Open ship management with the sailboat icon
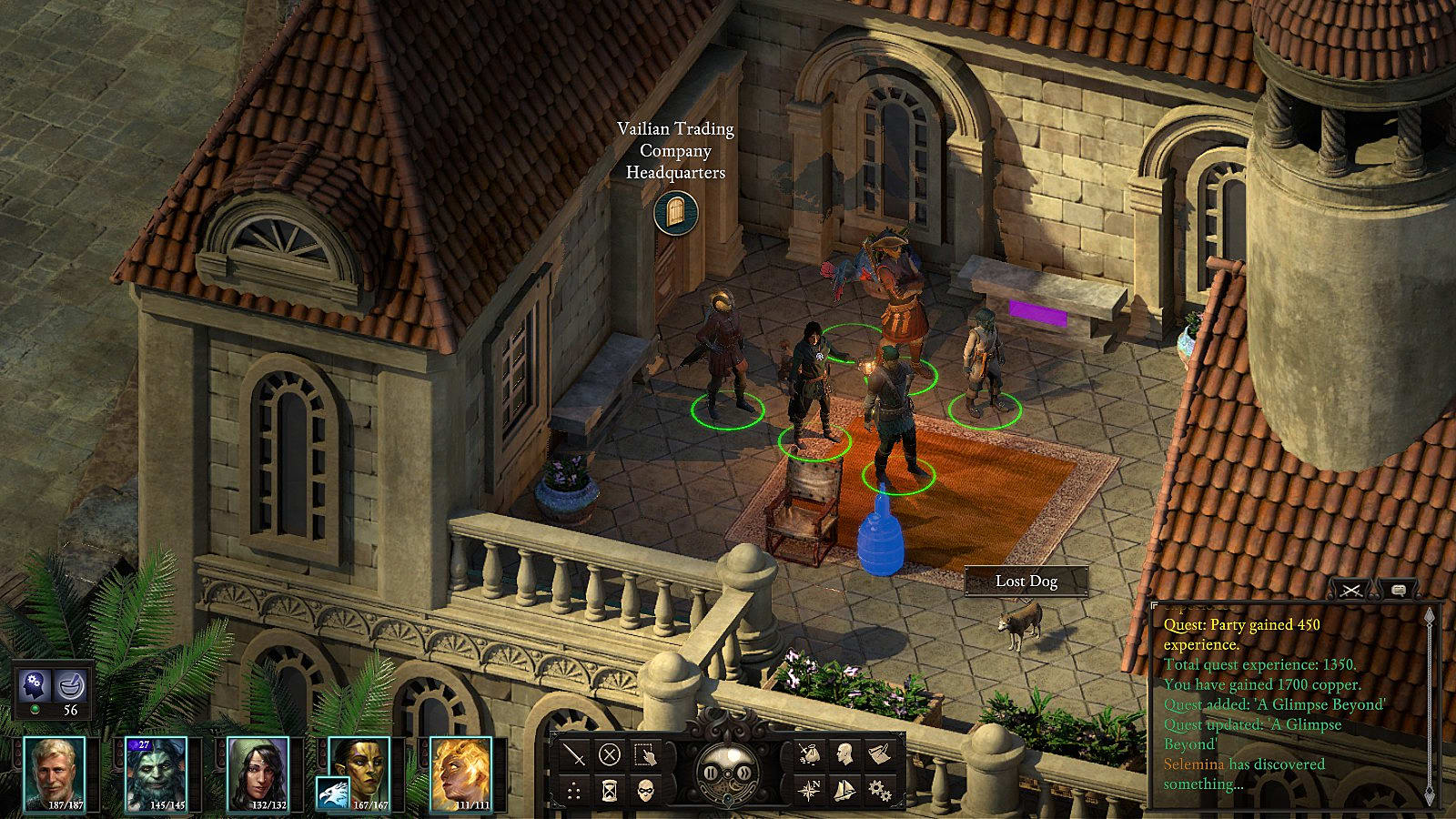The height and width of the screenshot is (819, 1456). [x=844, y=790]
